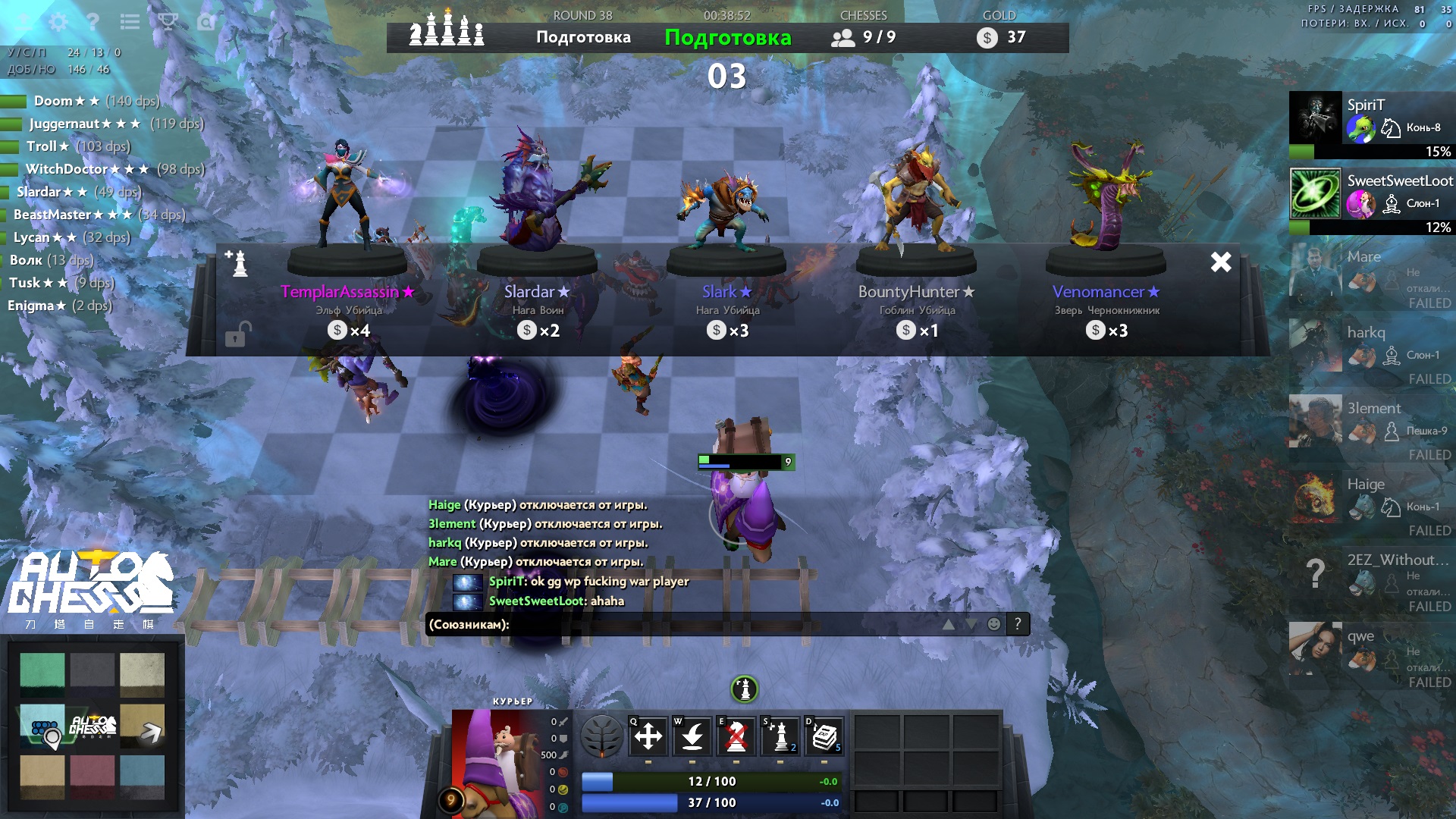
Task: Select BountyHunter from the shop
Action: pyautogui.click(x=916, y=292)
